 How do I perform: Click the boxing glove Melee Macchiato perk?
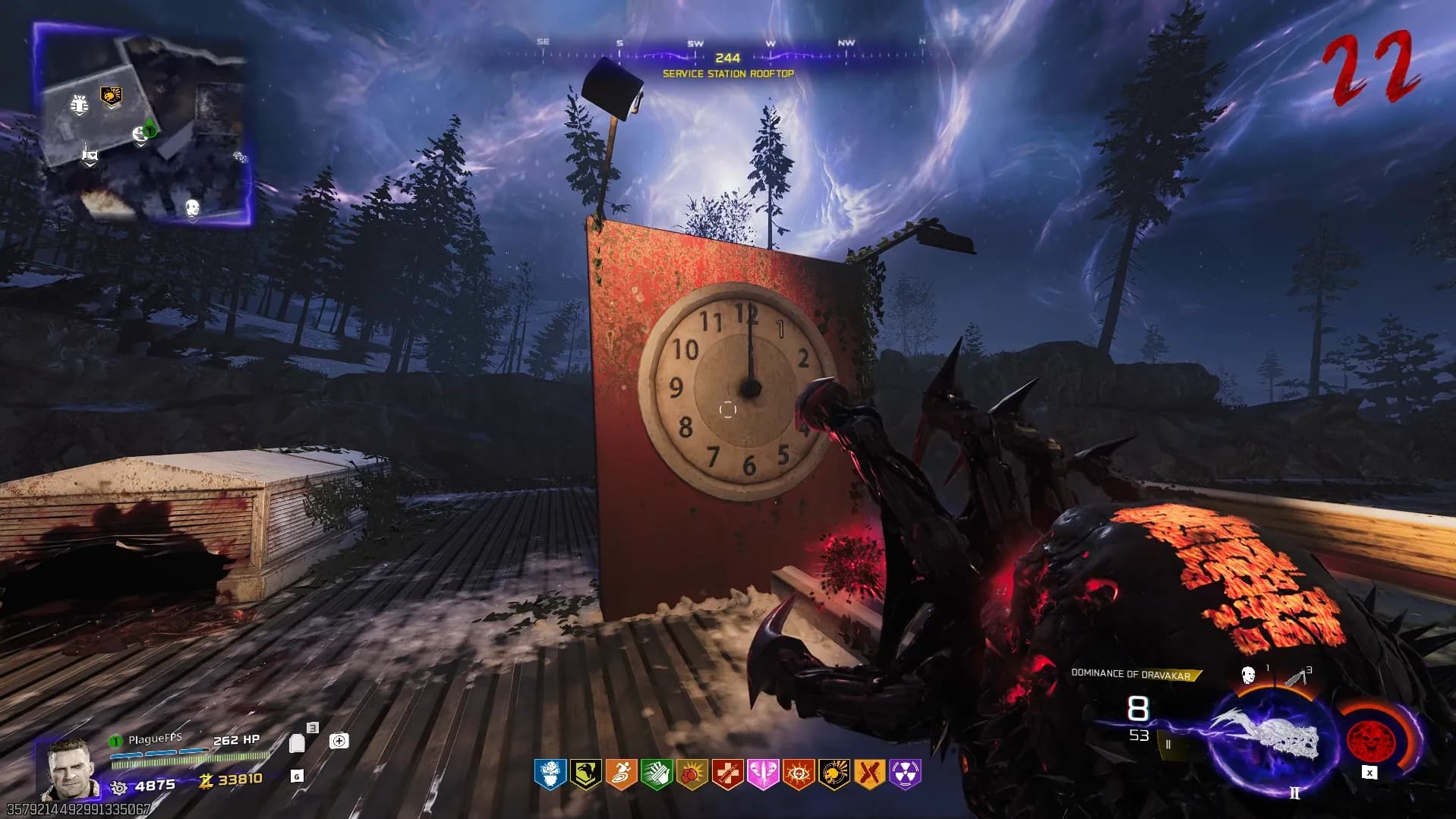coord(692,773)
